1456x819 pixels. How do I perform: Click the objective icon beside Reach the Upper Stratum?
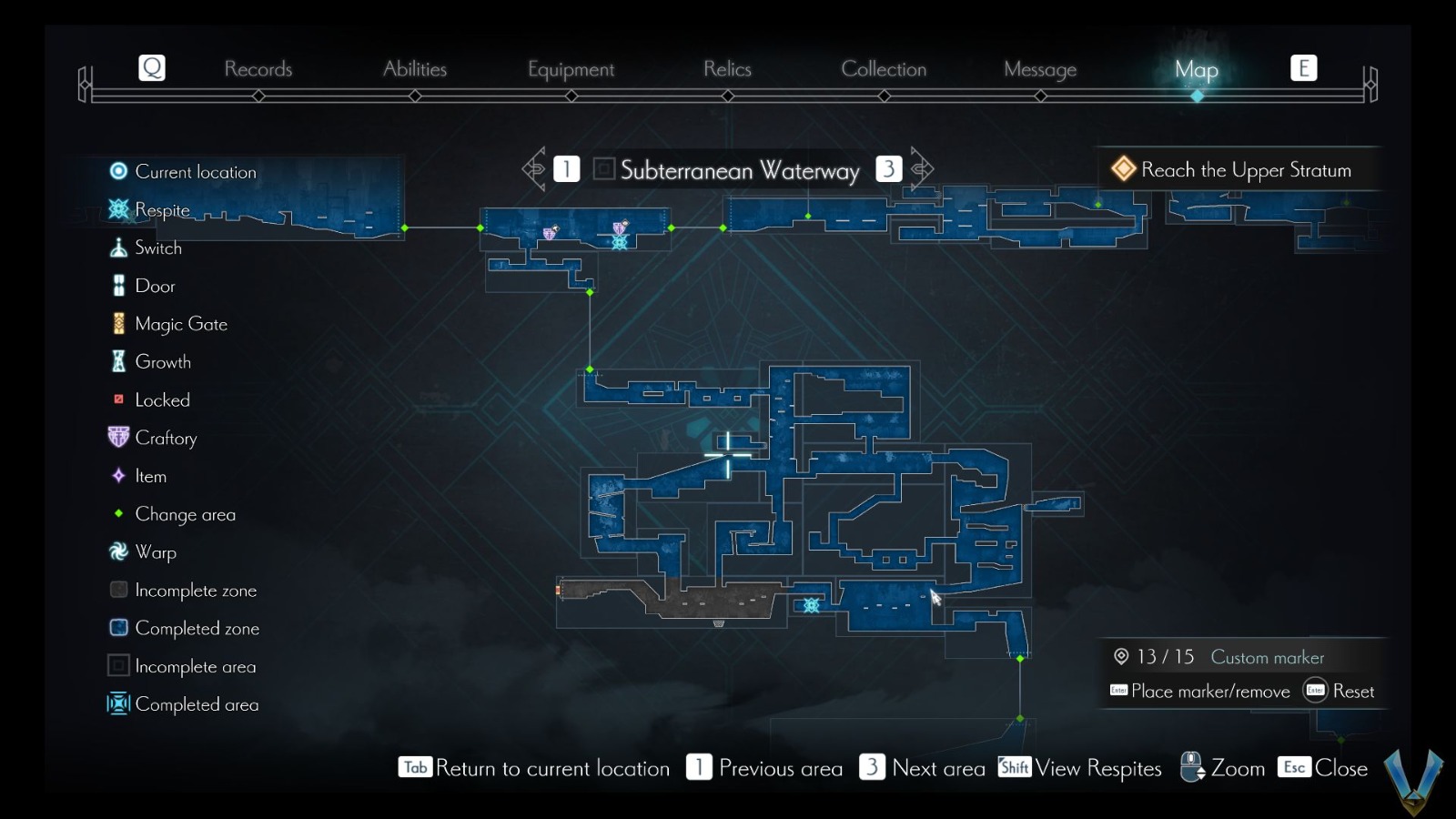1122,168
